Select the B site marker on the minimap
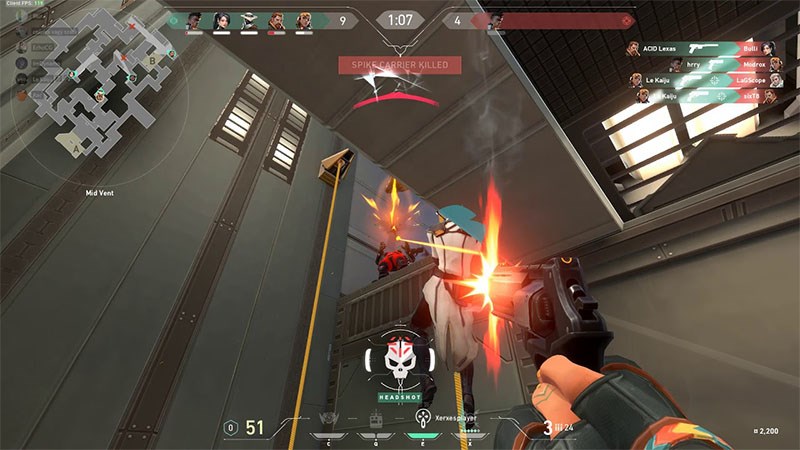The height and width of the screenshot is (450, 800). (x=151, y=58)
